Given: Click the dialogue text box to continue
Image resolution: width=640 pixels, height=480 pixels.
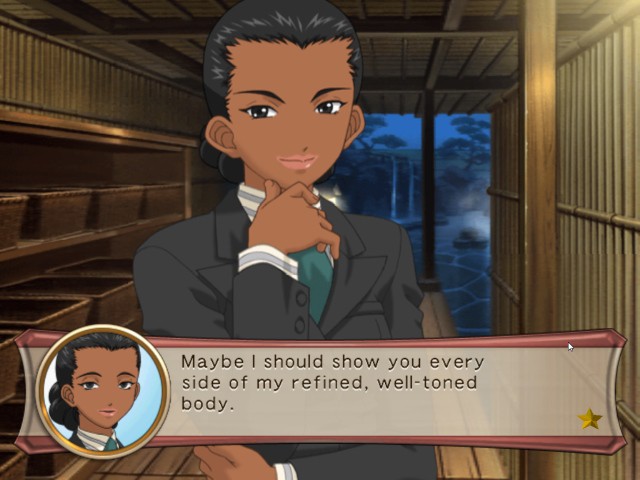Looking at the screenshot, I should pyautogui.click(x=380, y=390).
